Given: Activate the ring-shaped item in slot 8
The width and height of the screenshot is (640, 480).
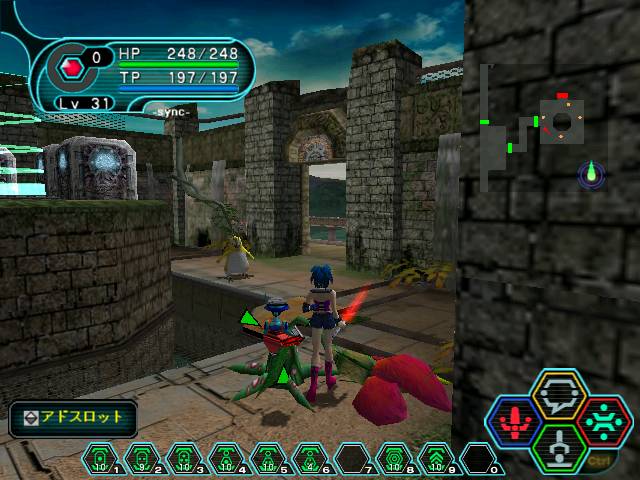Looking at the screenshot, I should (394, 459).
